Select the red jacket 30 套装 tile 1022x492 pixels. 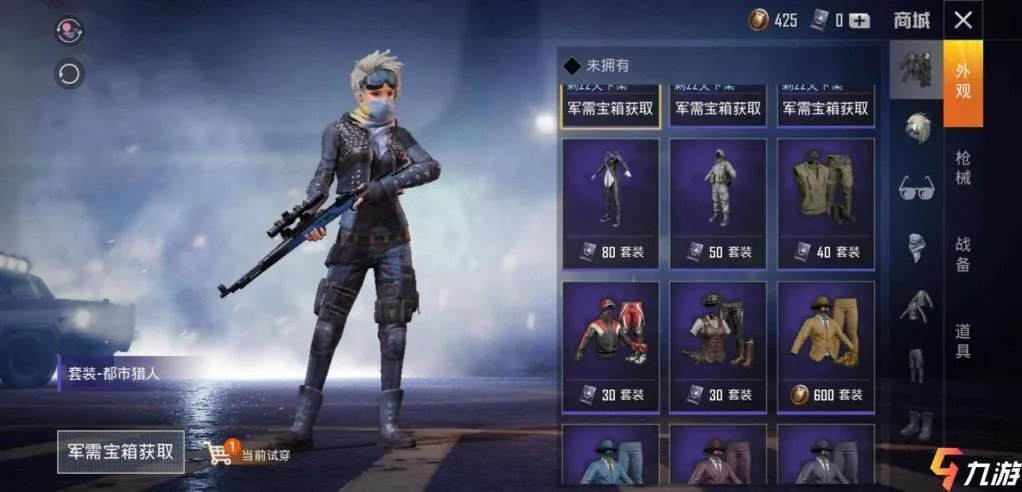coord(610,346)
